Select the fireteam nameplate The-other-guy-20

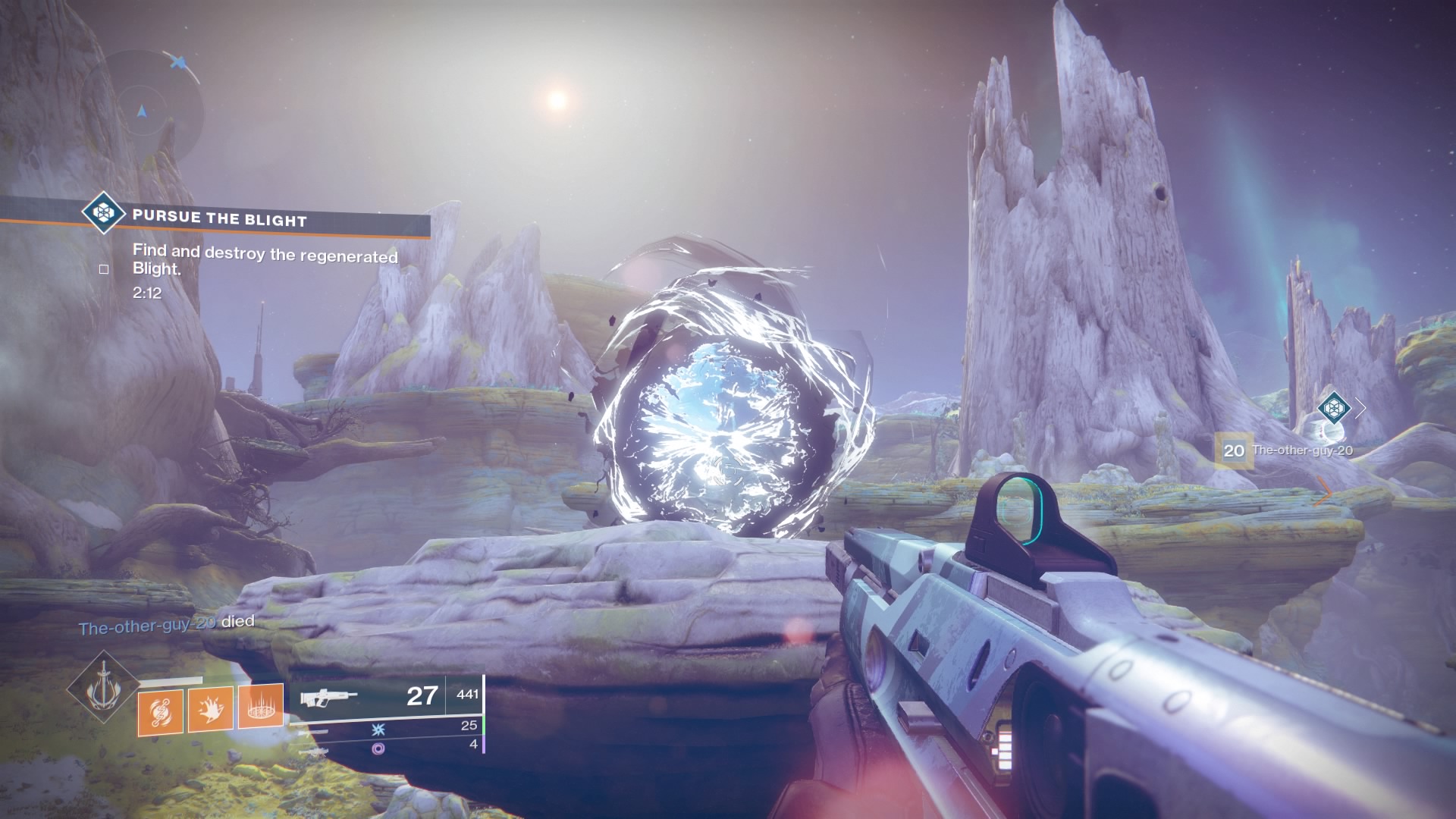(1302, 450)
